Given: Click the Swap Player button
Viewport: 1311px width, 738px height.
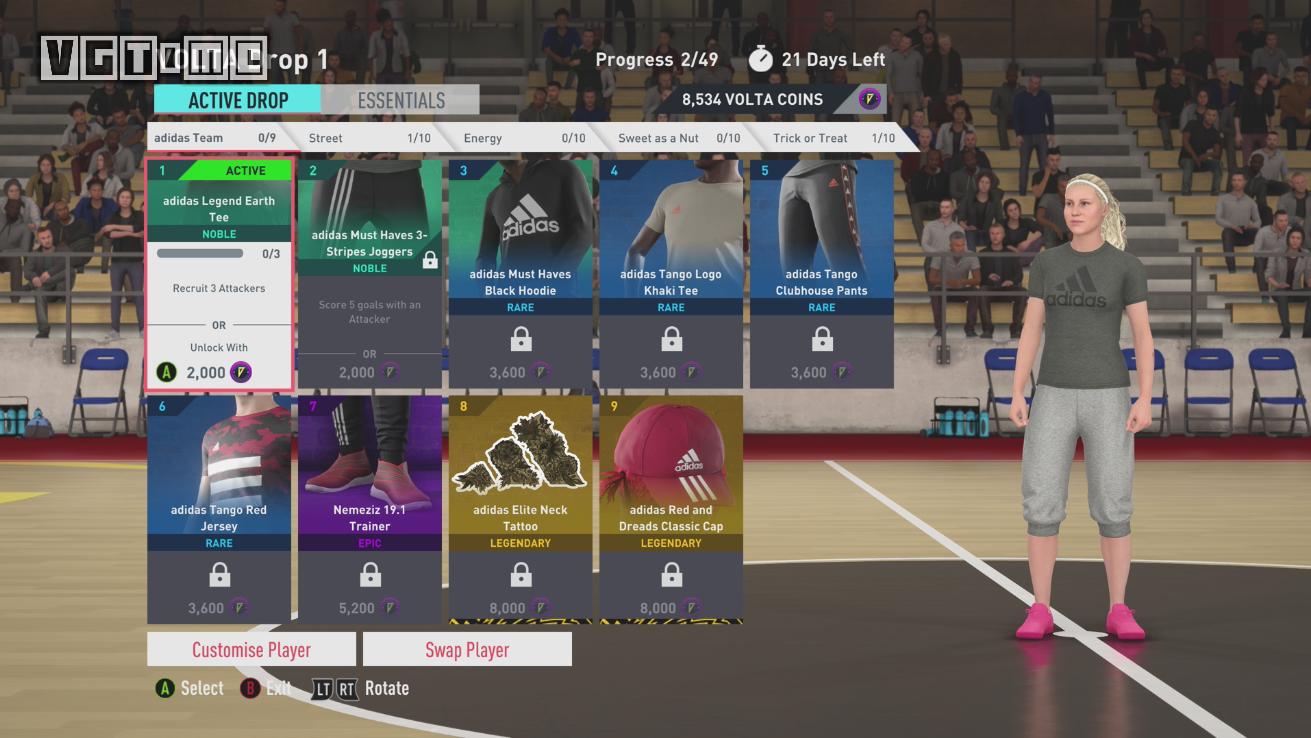Looking at the screenshot, I should [467, 648].
